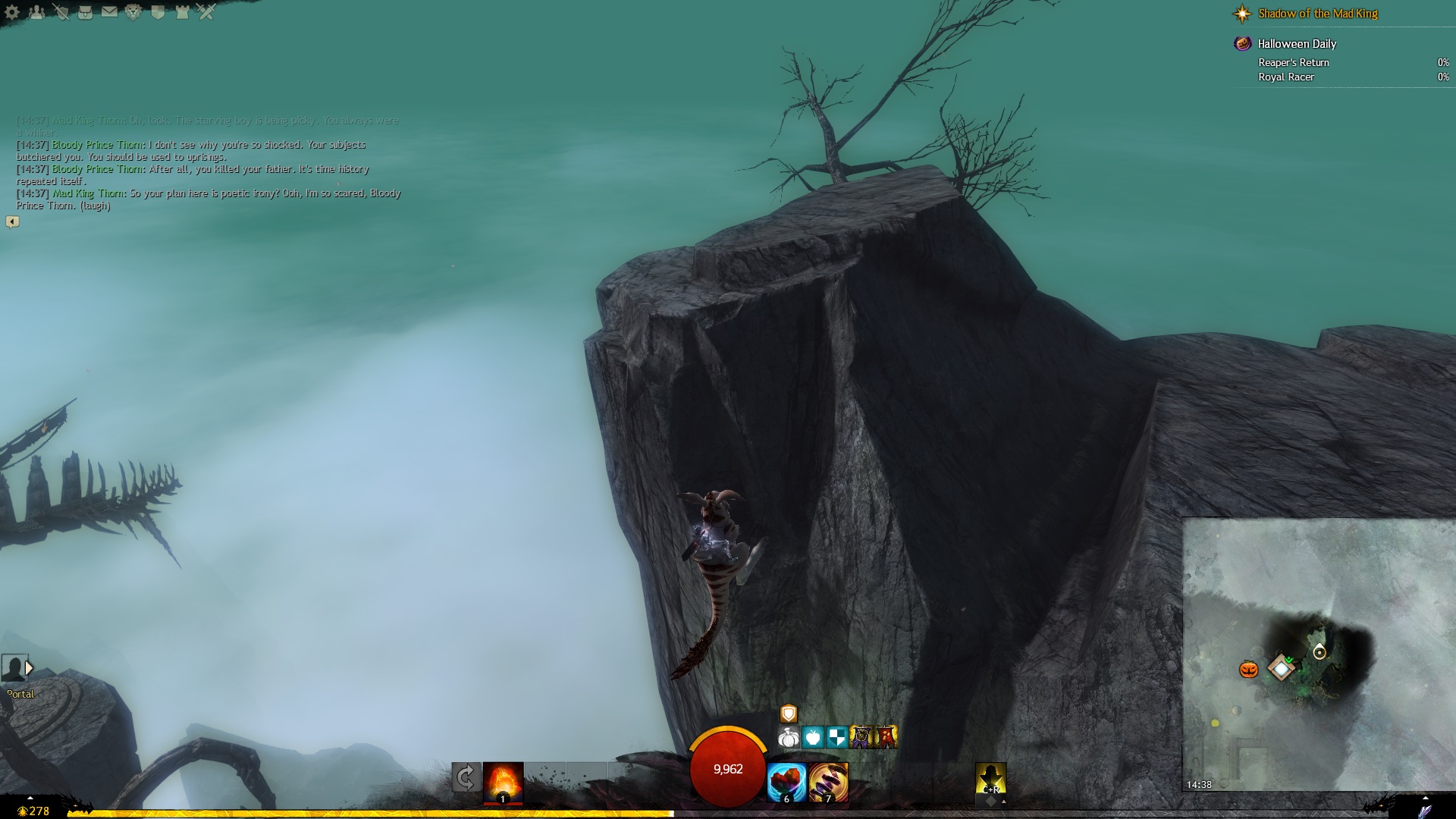Click the diamond waypoint marker on the minimap
Viewport: 1456px width, 819px height.
point(1281,668)
